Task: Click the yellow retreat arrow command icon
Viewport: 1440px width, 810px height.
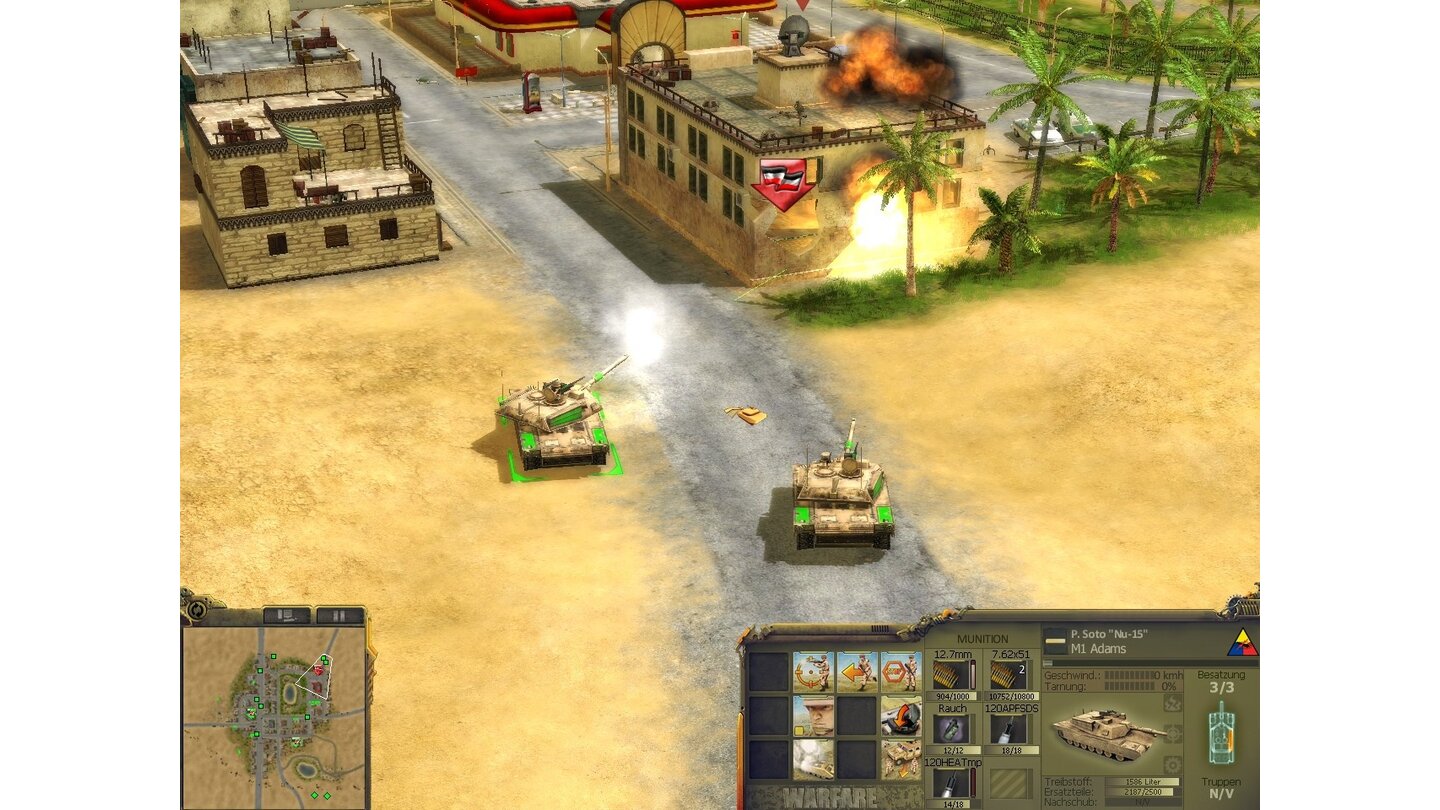Action: [x=857, y=672]
